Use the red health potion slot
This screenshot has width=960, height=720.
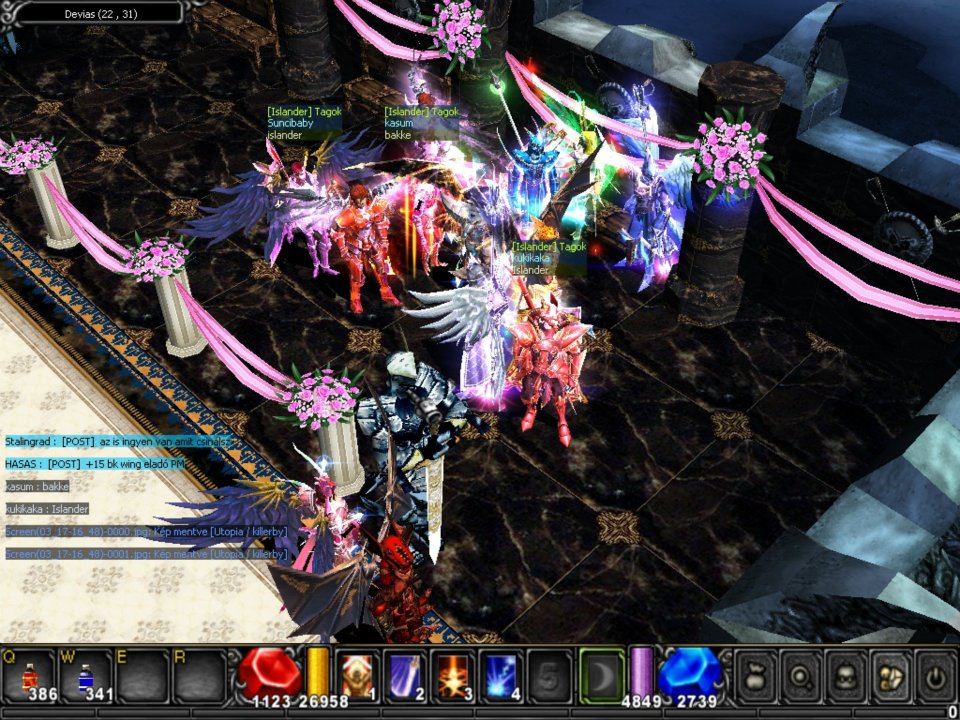[x=30, y=675]
